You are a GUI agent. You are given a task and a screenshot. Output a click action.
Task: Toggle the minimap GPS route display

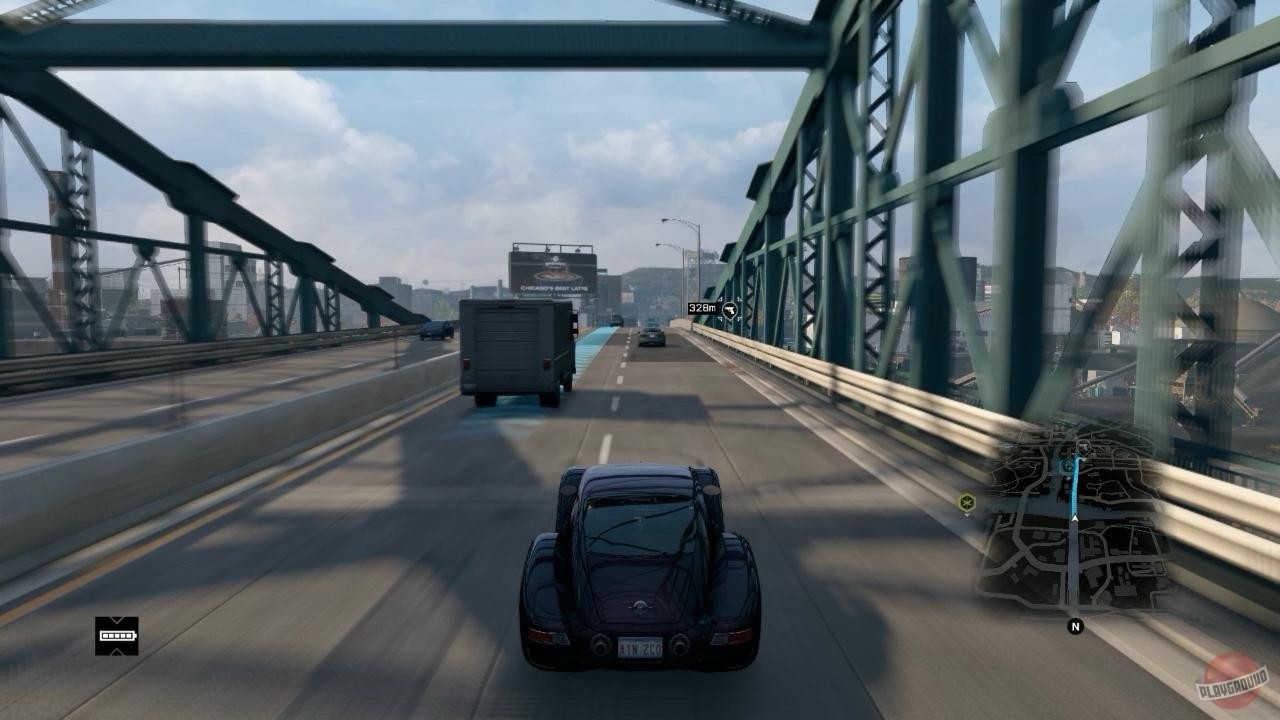click(x=1072, y=489)
